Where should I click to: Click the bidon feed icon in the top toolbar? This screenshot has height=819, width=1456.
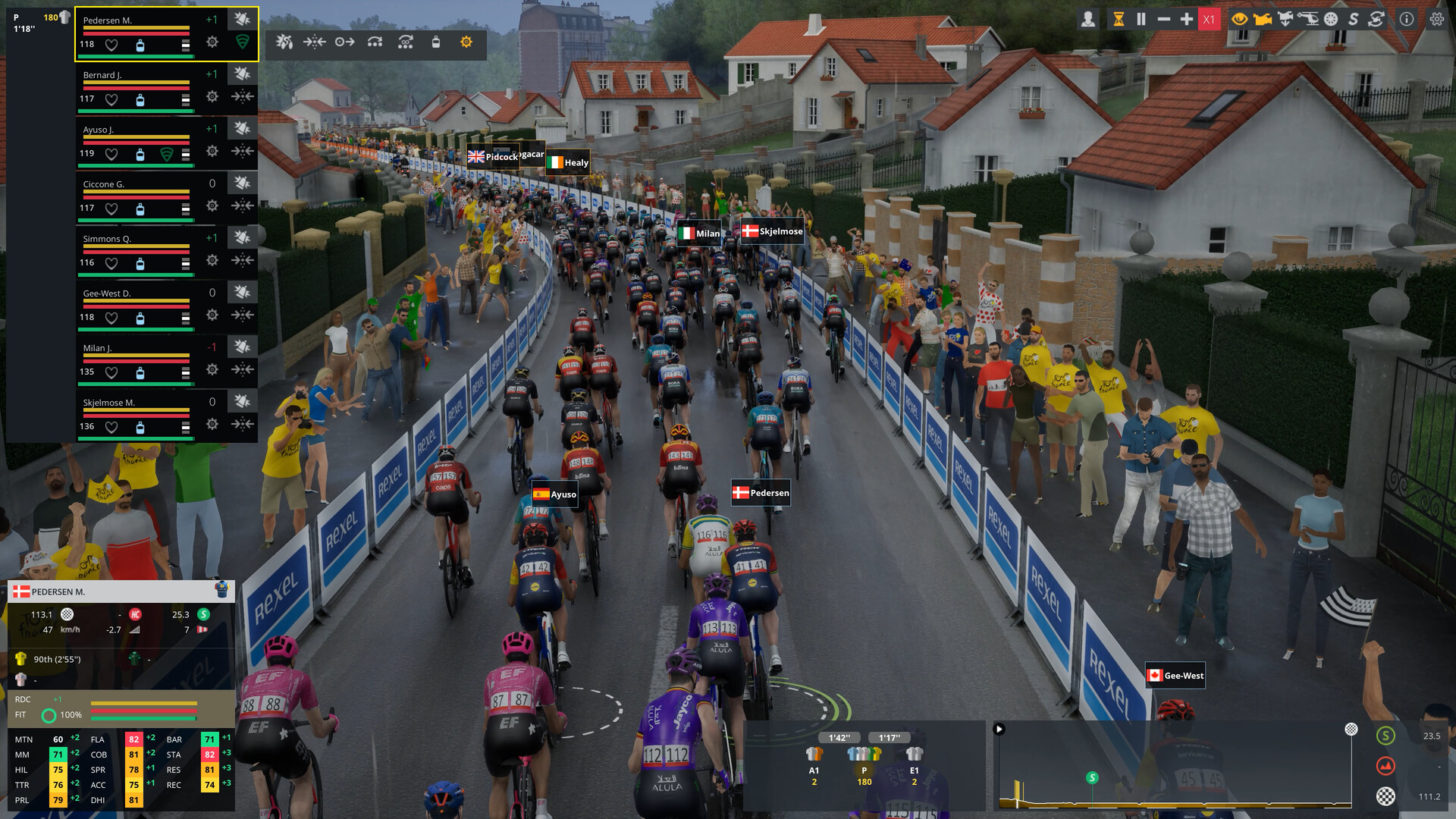pyautogui.click(x=437, y=42)
